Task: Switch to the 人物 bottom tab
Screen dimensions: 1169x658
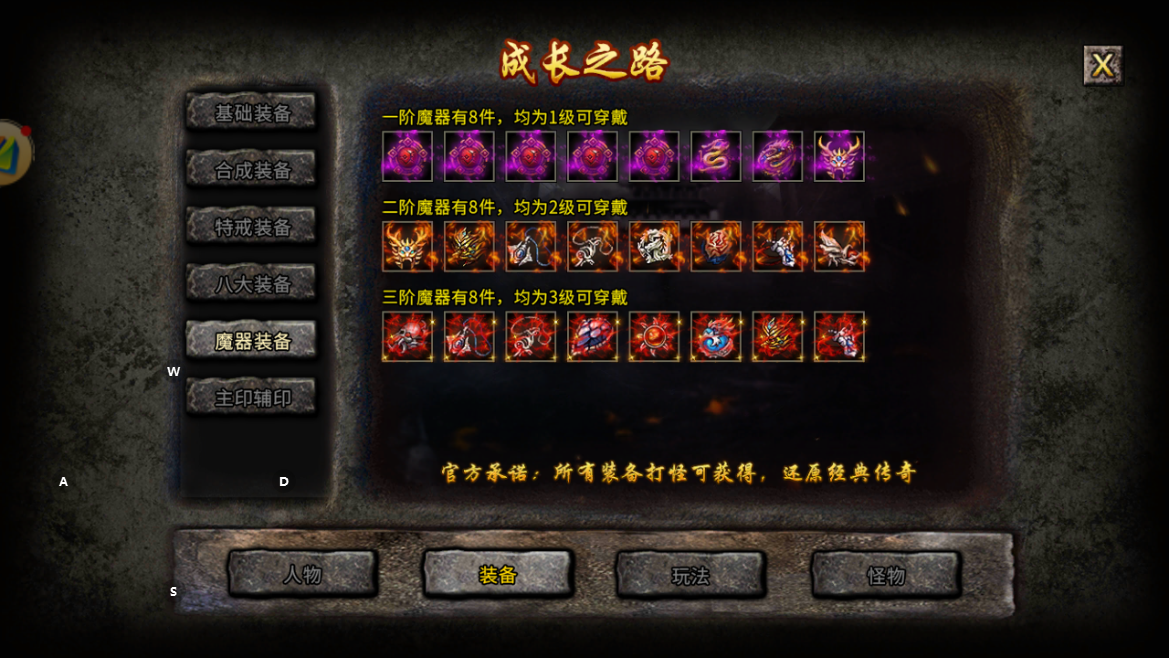Action: coord(302,574)
